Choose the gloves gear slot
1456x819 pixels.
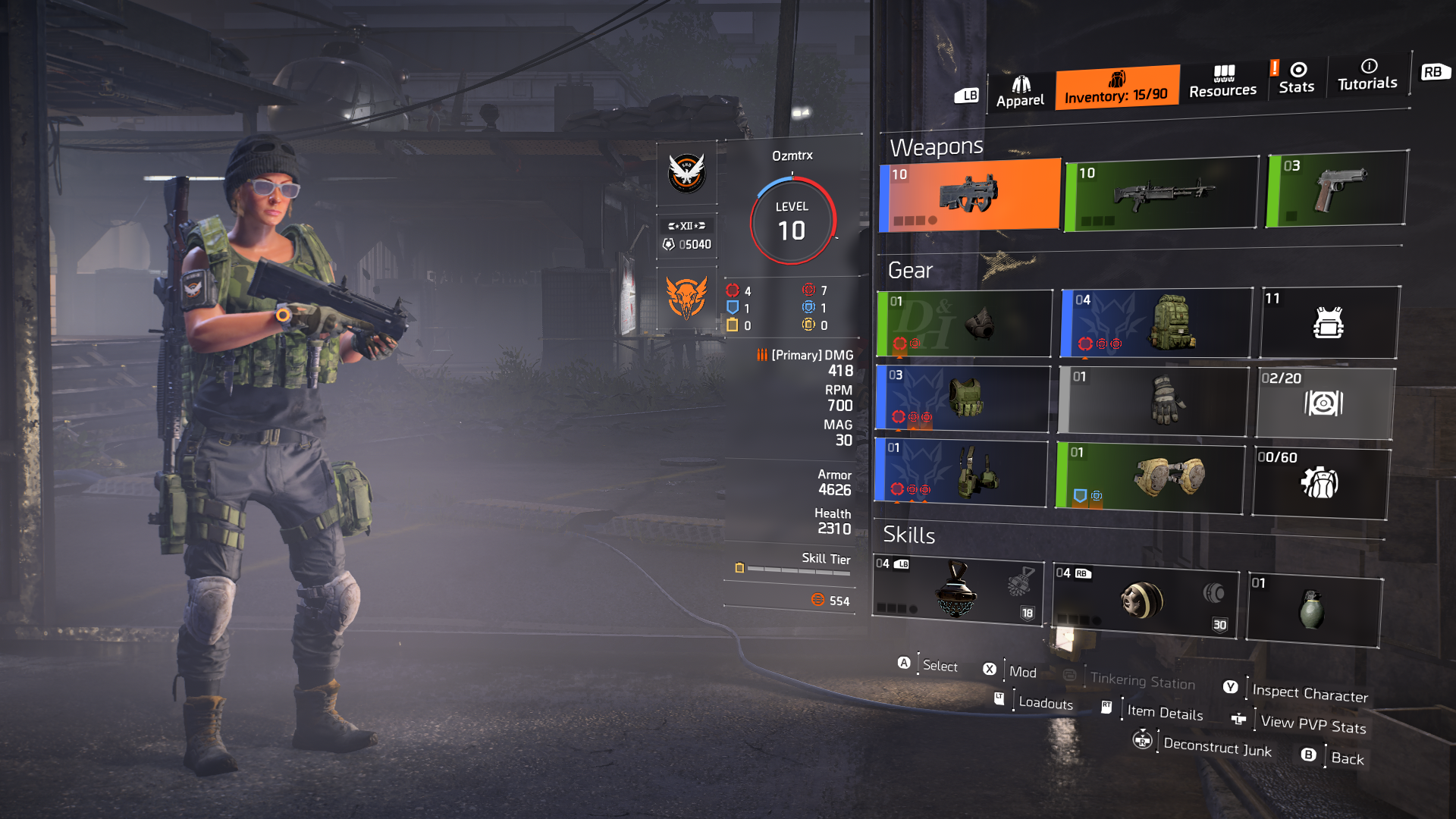[x=1153, y=400]
